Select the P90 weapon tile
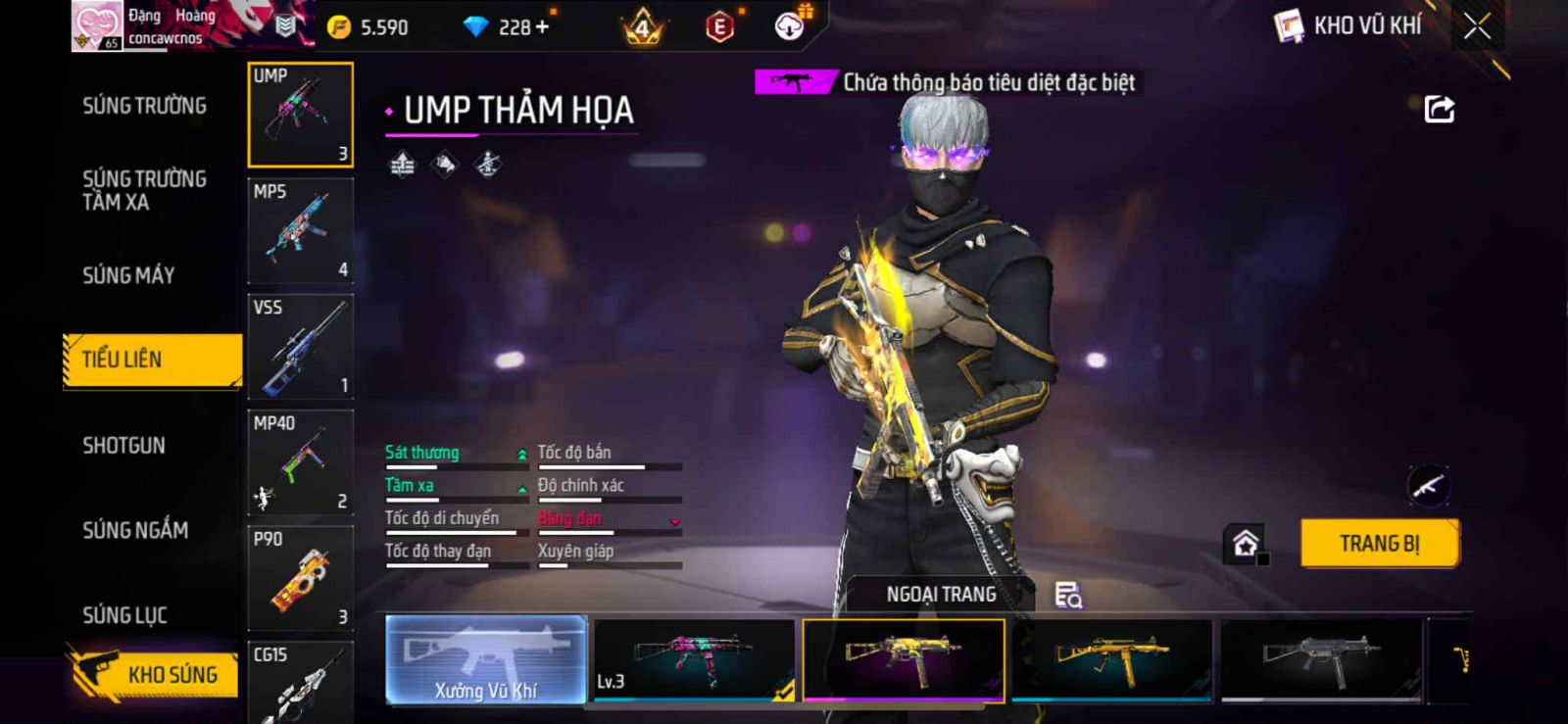Image resolution: width=1568 pixels, height=724 pixels. pyautogui.click(x=300, y=578)
